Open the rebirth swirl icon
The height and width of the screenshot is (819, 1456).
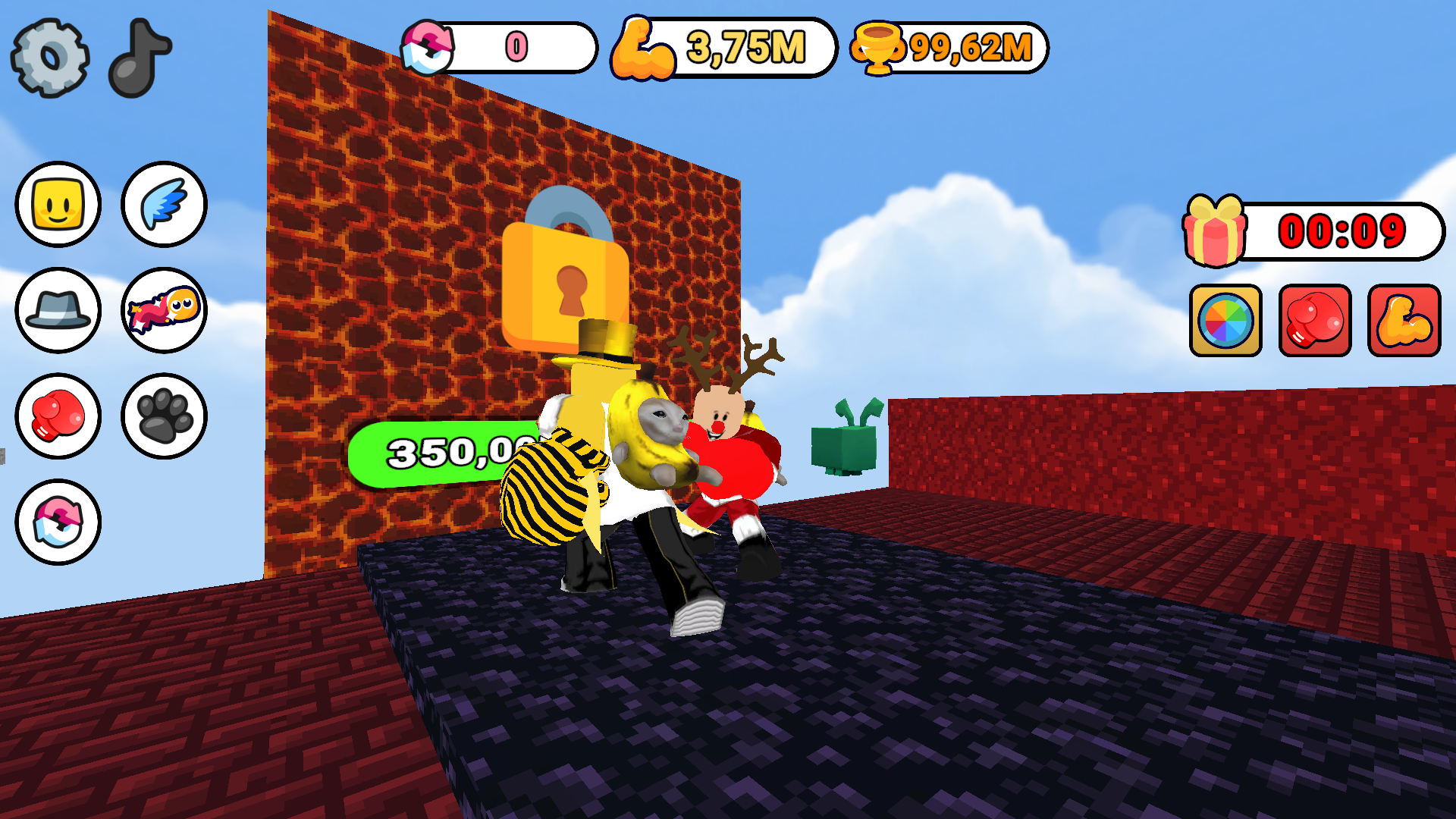click(x=58, y=520)
